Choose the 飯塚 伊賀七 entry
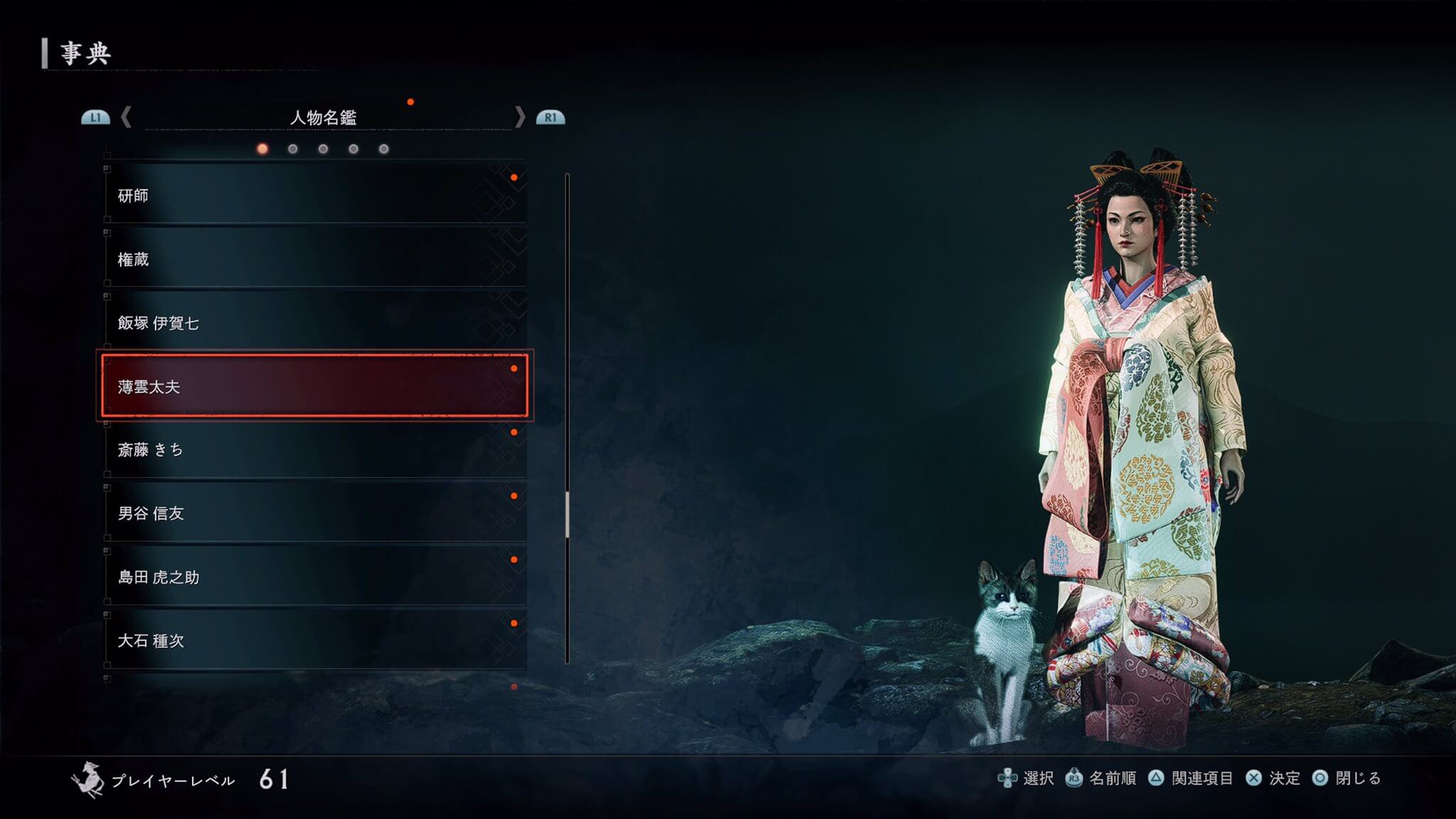 (x=315, y=323)
